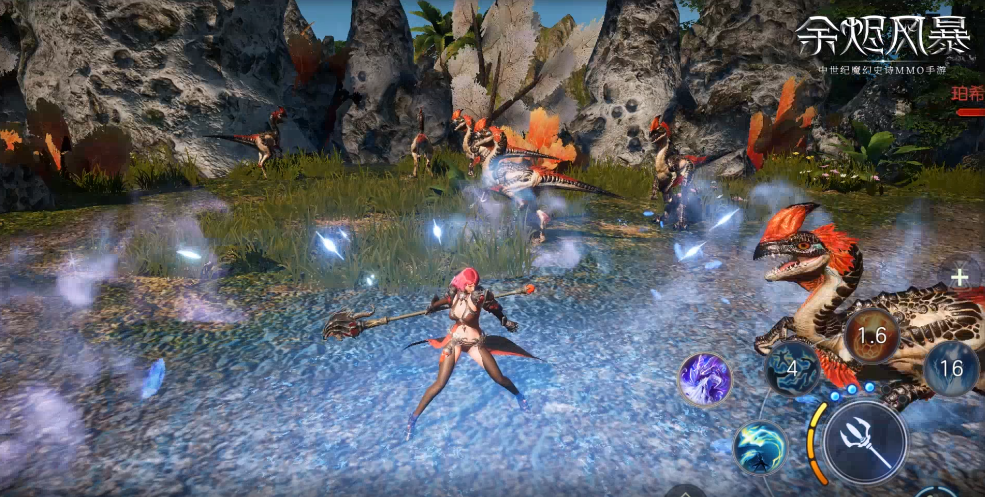Activate the purple ice dragon skill
Viewport: 985px width, 497px height.
(x=705, y=380)
